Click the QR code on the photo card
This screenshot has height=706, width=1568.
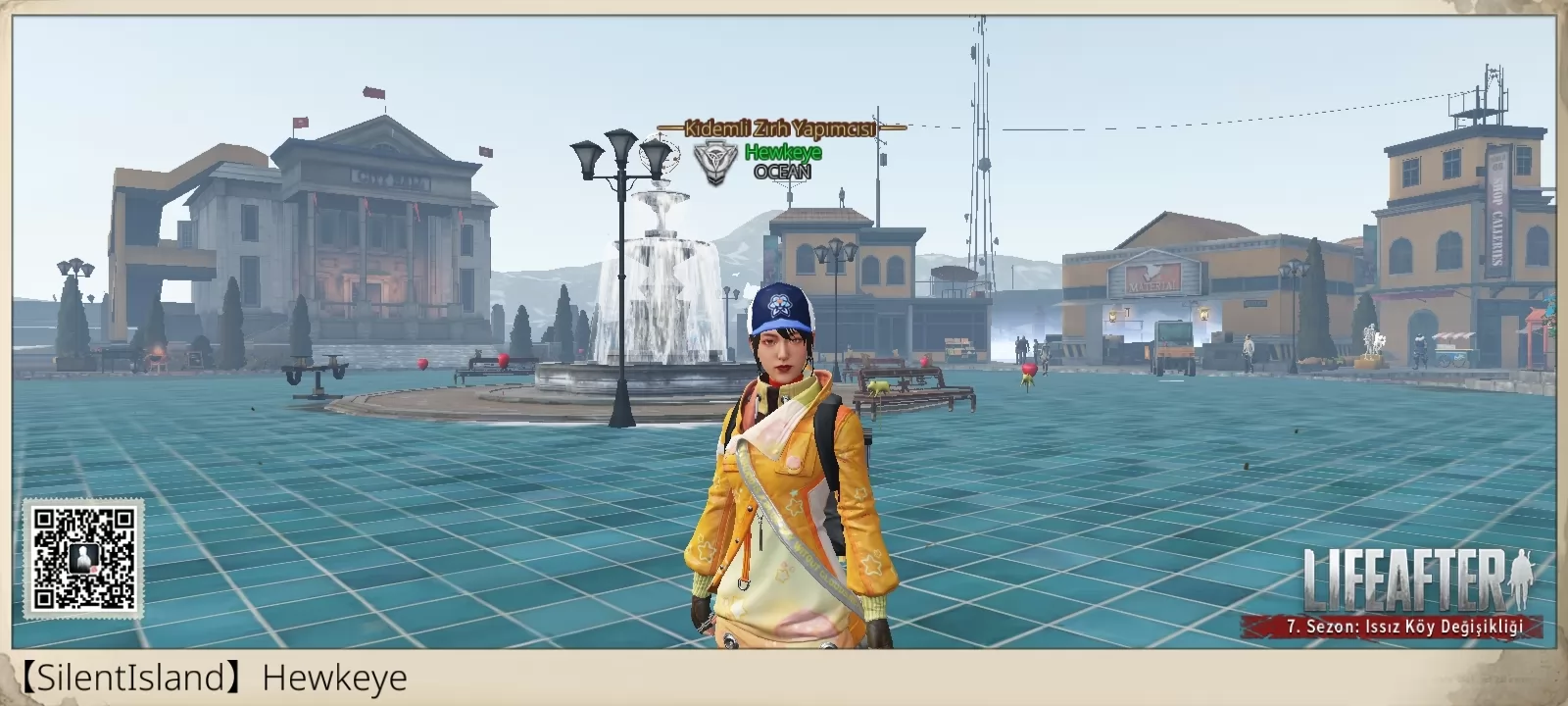click(x=83, y=559)
